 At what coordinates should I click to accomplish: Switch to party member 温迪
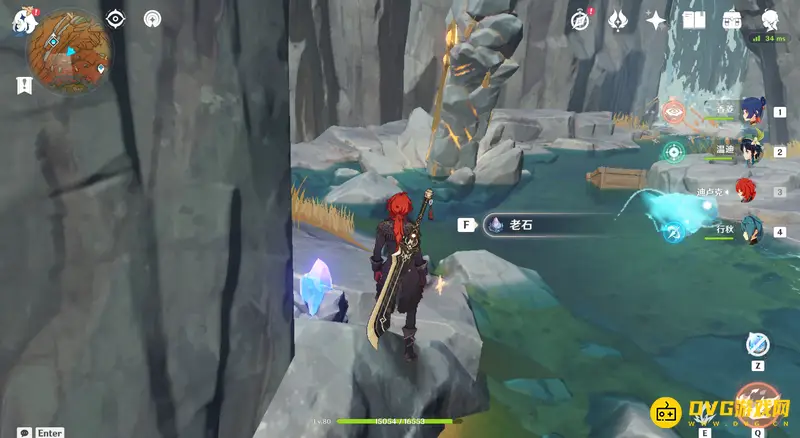[x=752, y=151]
